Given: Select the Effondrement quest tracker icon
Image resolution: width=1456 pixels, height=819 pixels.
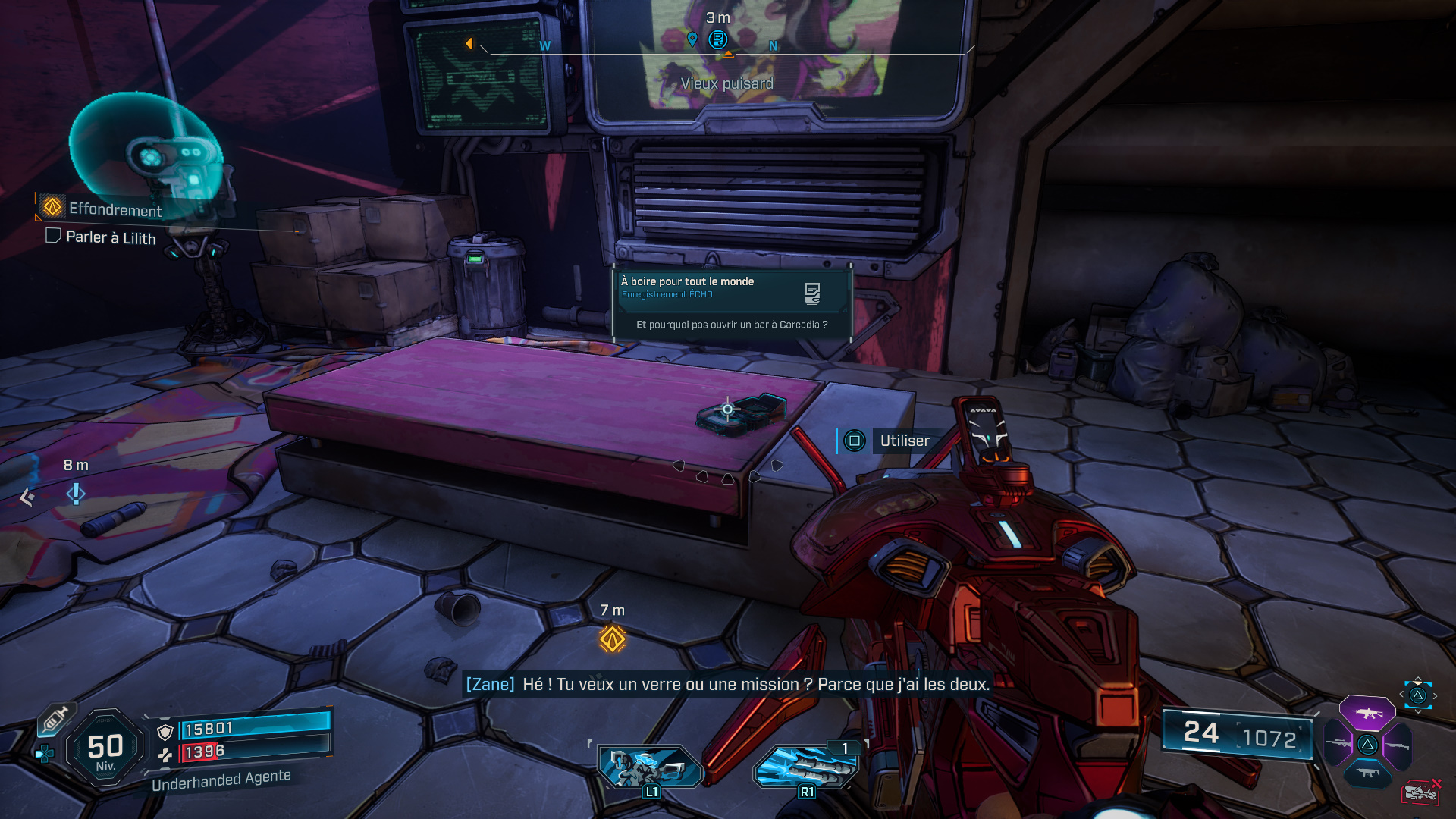Looking at the screenshot, I should pyautogui.click(x=52, y=206).
